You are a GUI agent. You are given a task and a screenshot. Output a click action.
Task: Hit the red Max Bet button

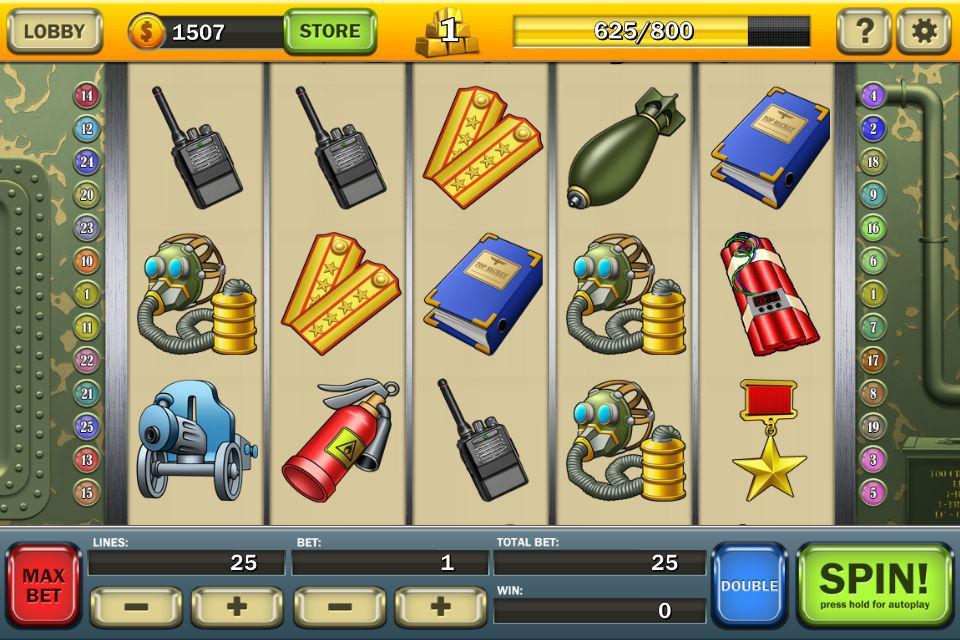(x=44, y=586)
